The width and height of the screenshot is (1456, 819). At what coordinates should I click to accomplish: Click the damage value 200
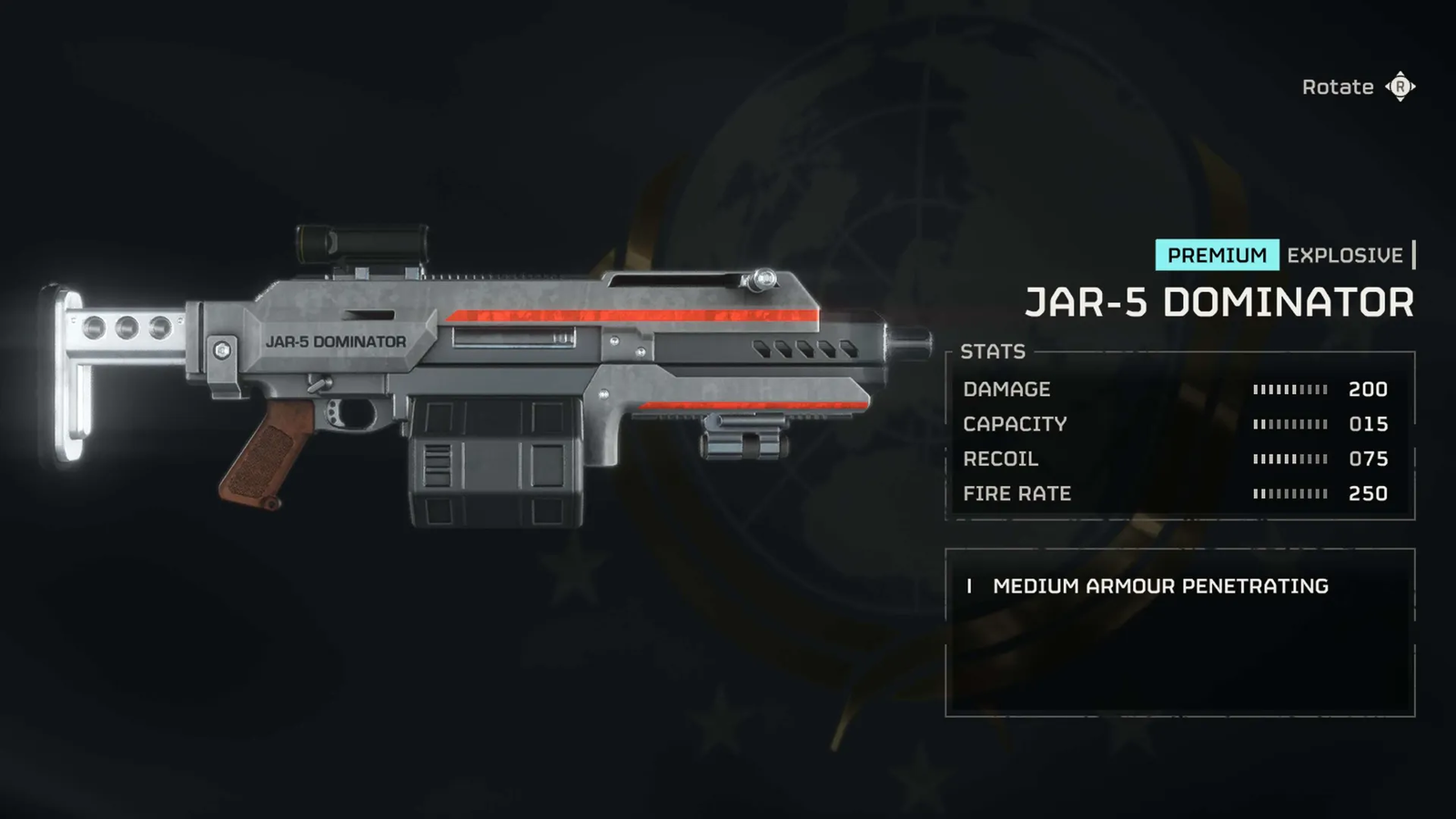[1369, 389]
